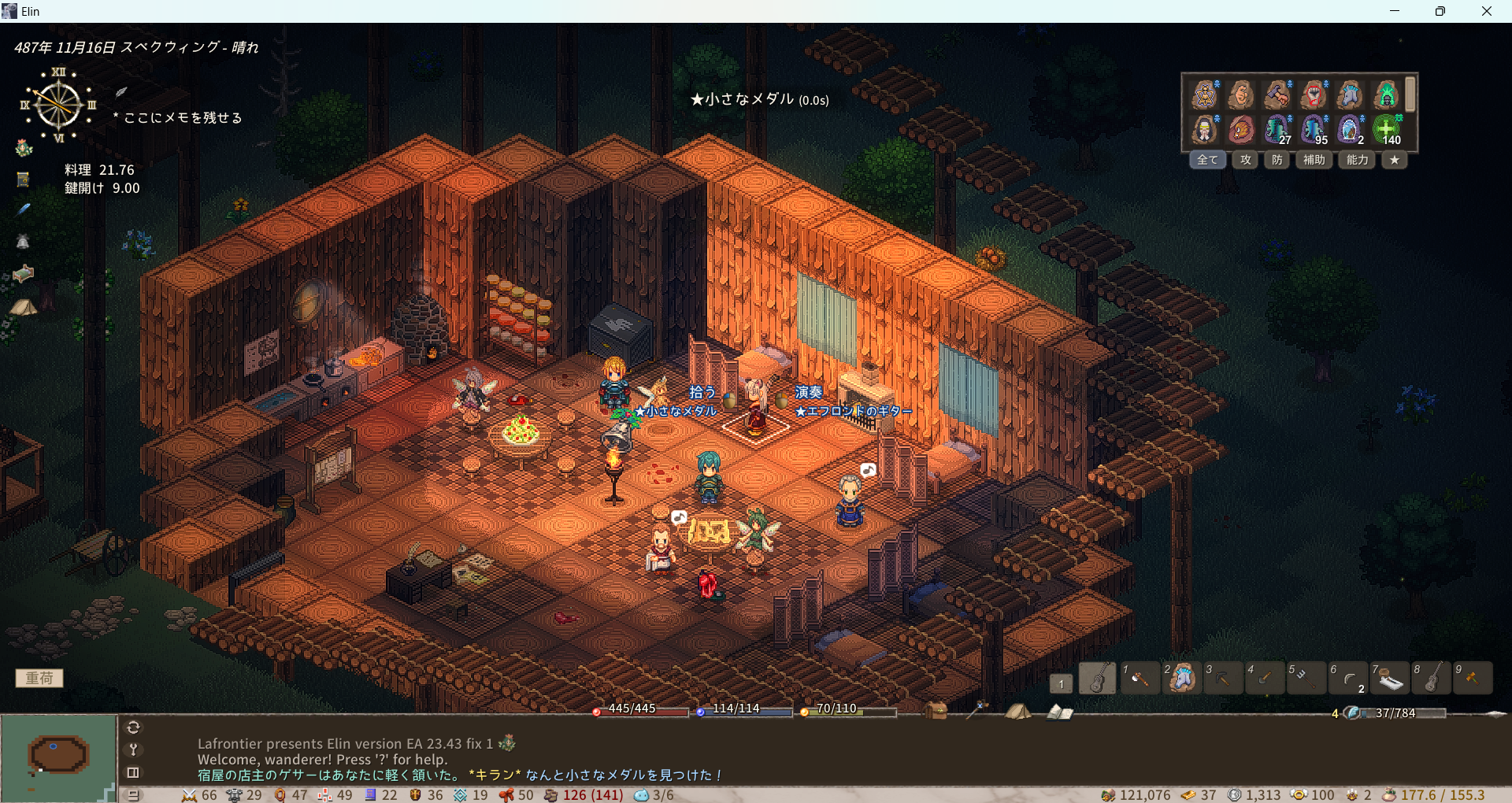The image size is (1512, 803).
Task: Select the 全て ability filter tab
Action: tap(1207, 160)
